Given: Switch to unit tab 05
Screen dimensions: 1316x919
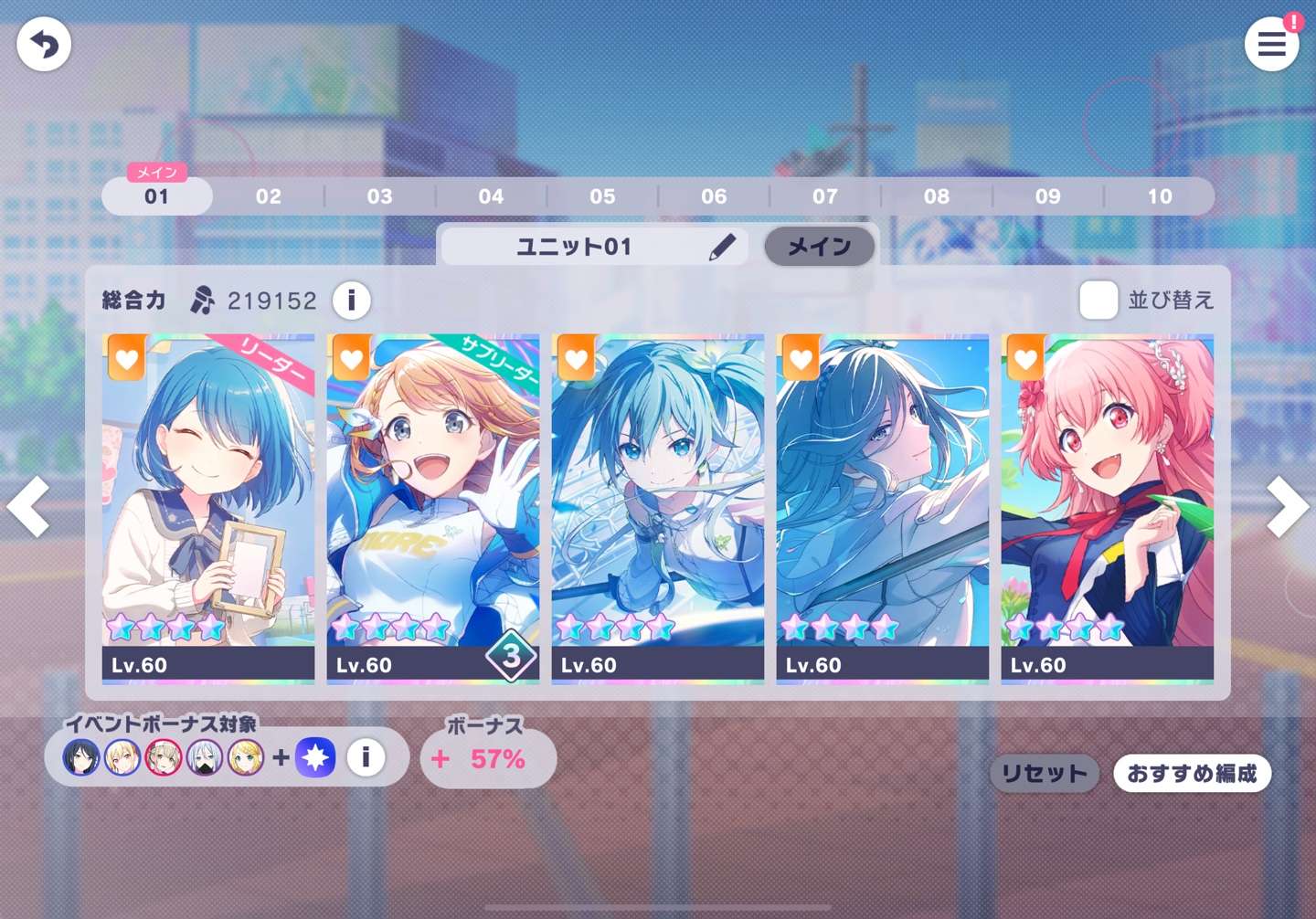Looking at the screenshot, I should (x=602, y=196).
